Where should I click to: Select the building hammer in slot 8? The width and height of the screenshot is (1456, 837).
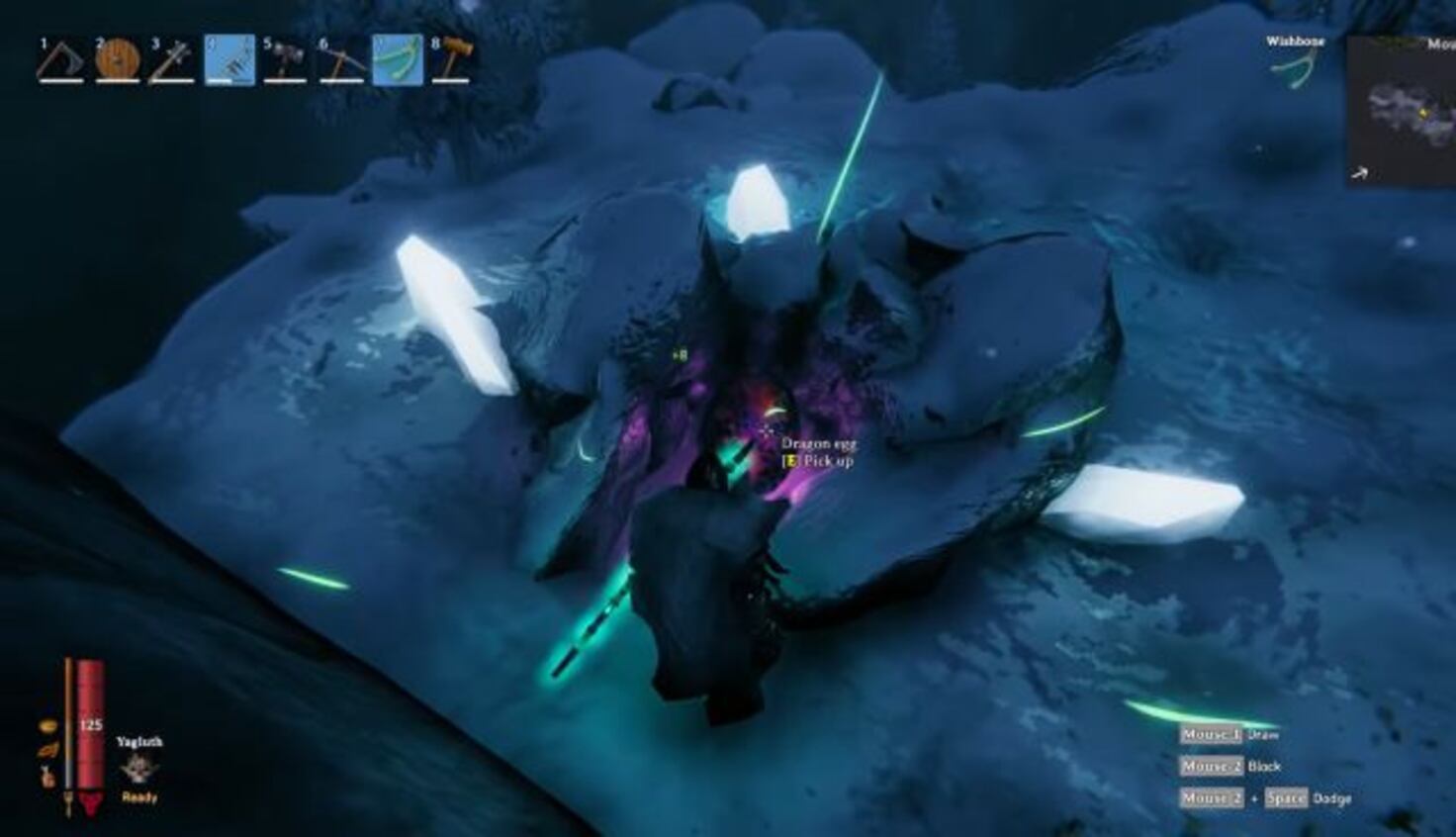(x=454, y=59)
